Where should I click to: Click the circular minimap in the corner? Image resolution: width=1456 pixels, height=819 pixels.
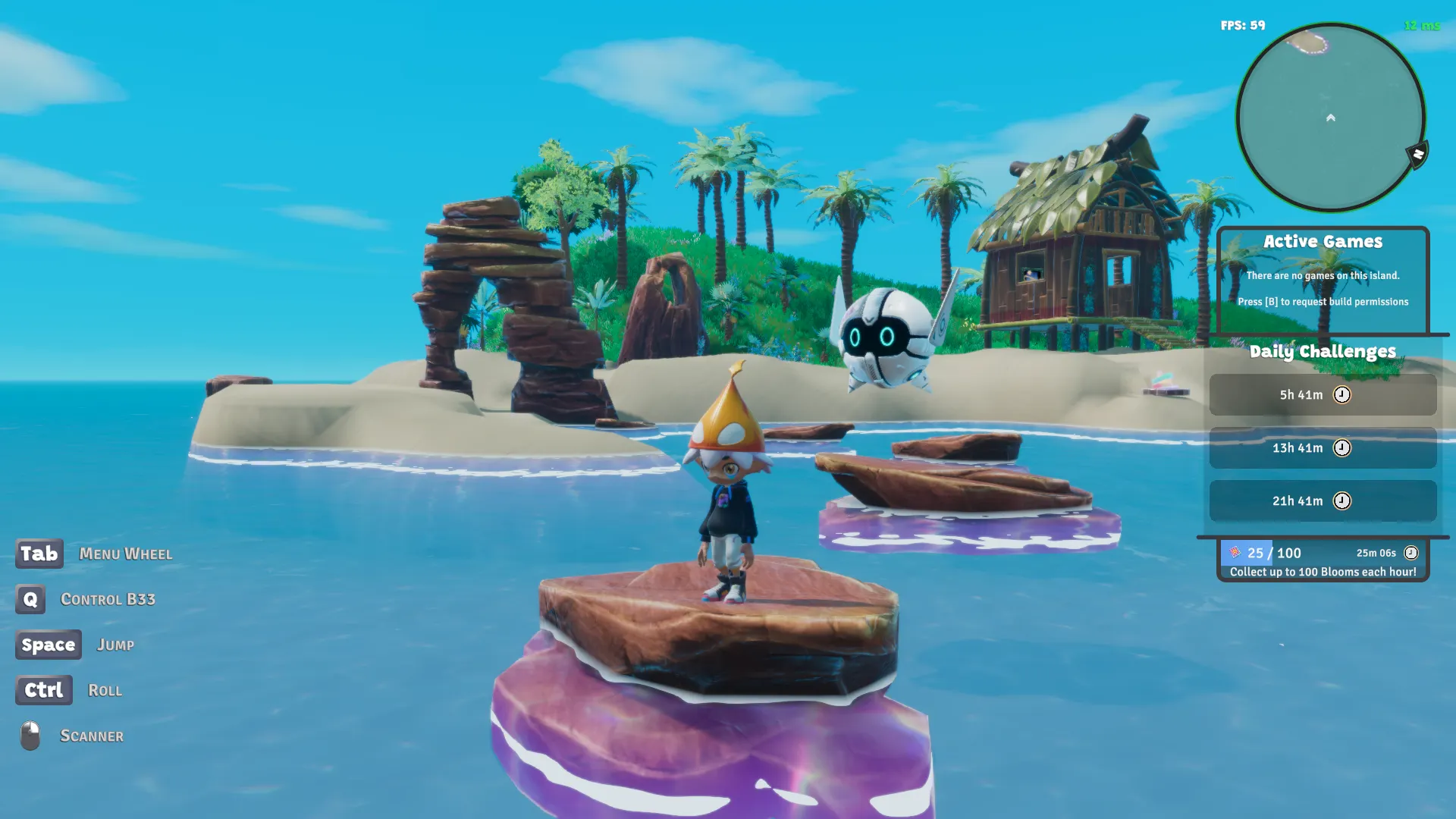point(1329,114)
